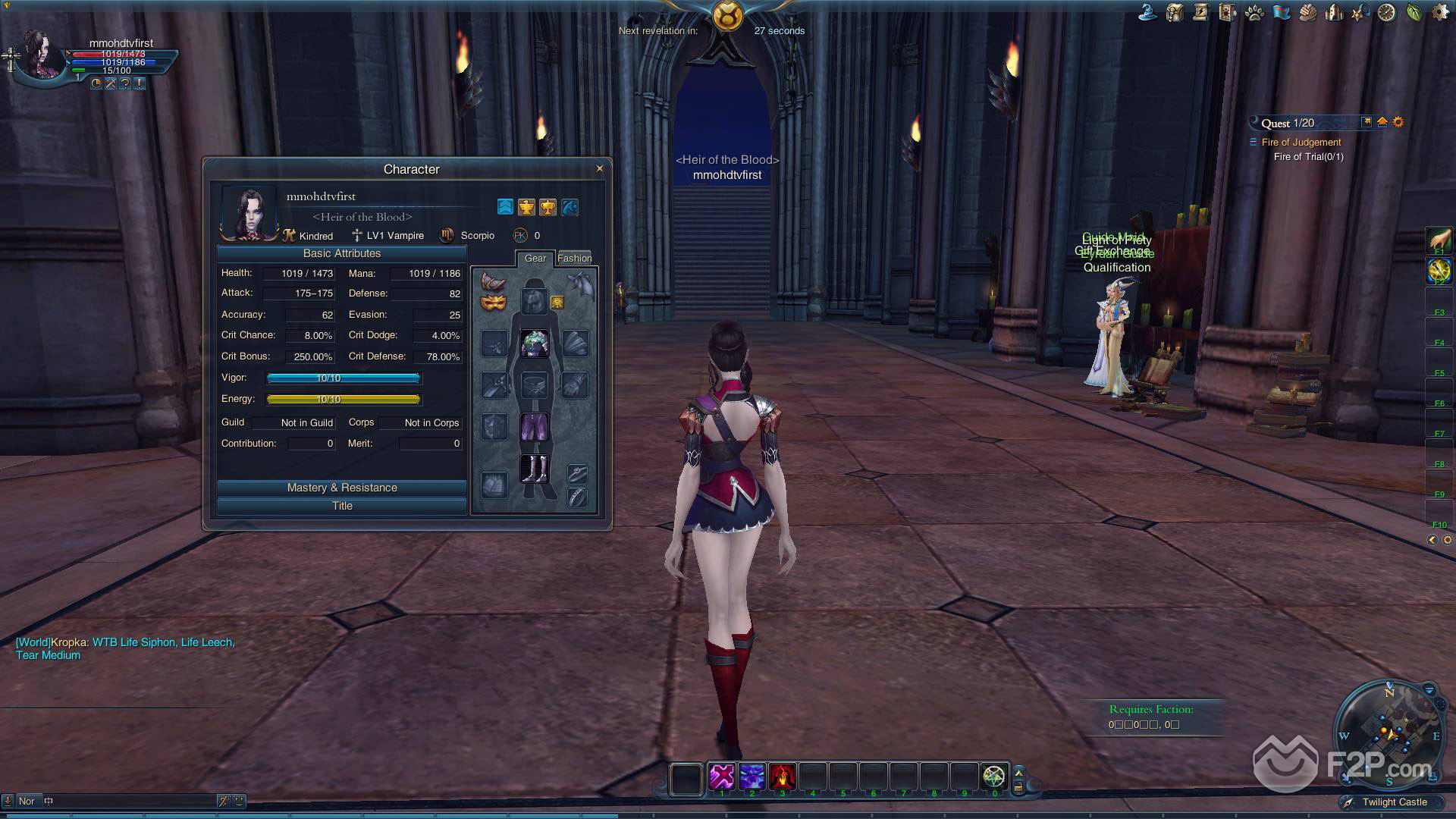Select the Gear tab
Viewport: 1456px width, 819px height.
point(535,258)
